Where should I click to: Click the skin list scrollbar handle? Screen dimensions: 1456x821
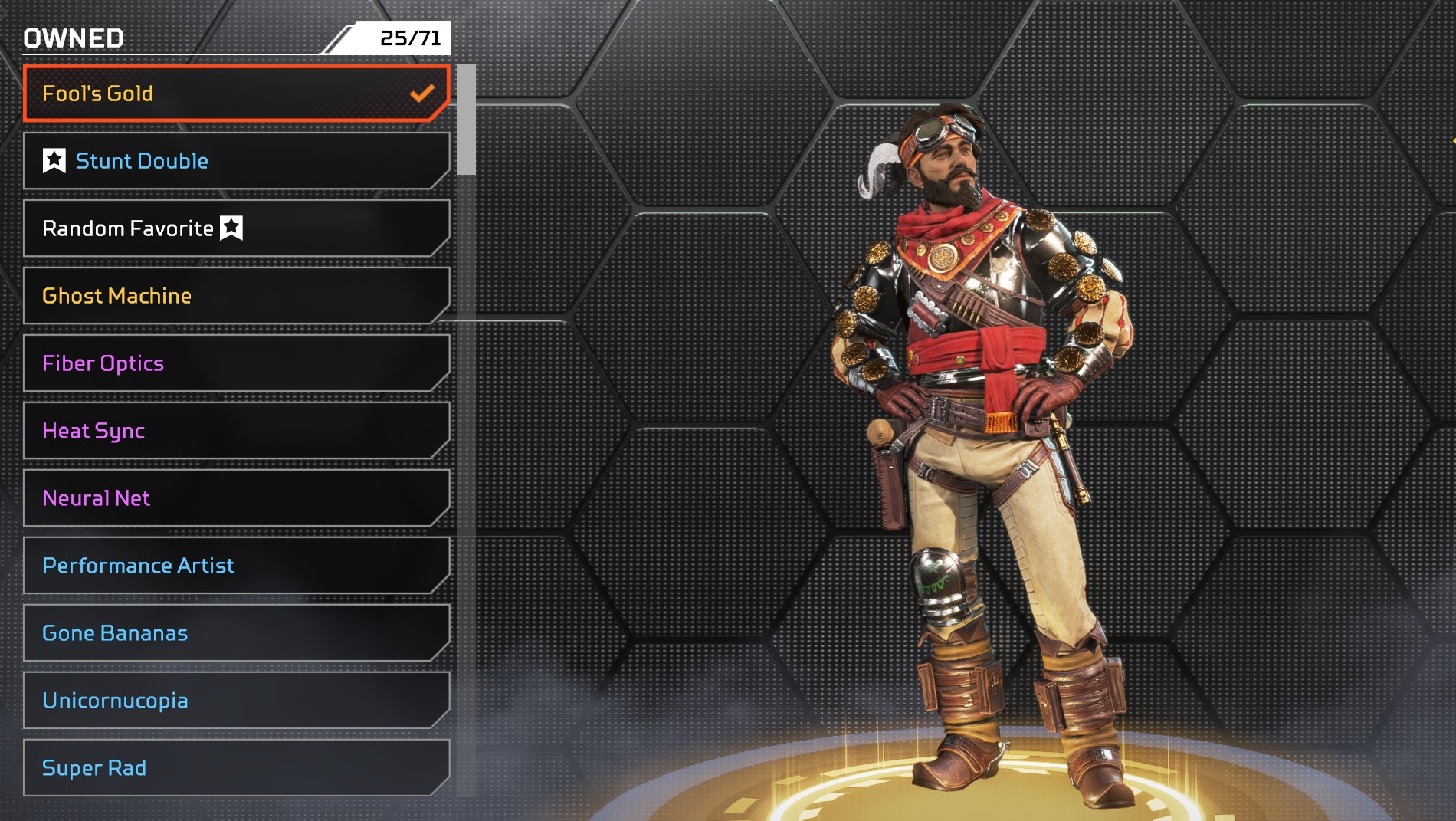pos(467,120)
